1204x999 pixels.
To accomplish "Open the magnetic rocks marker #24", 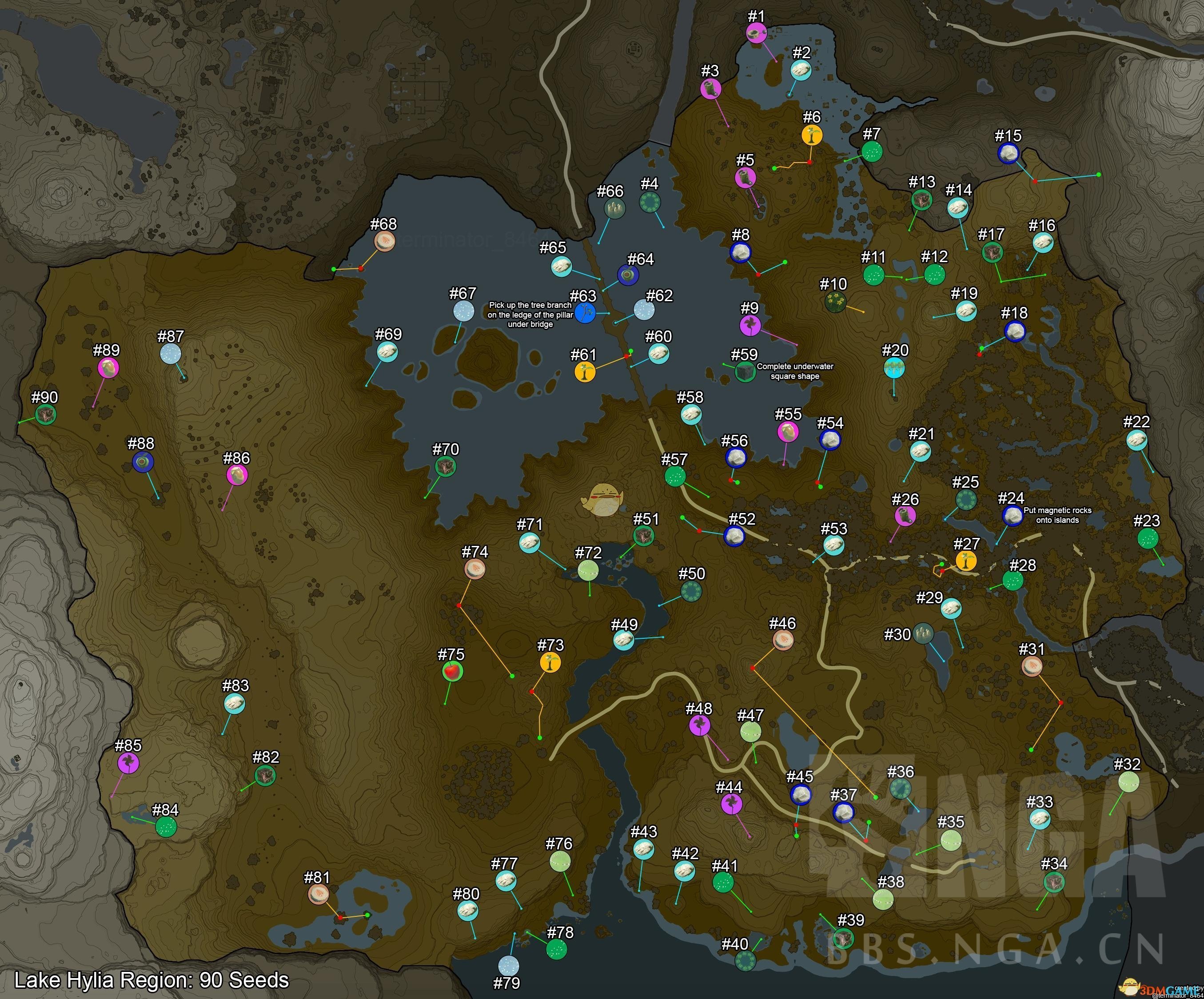I will click(1012, 516).
